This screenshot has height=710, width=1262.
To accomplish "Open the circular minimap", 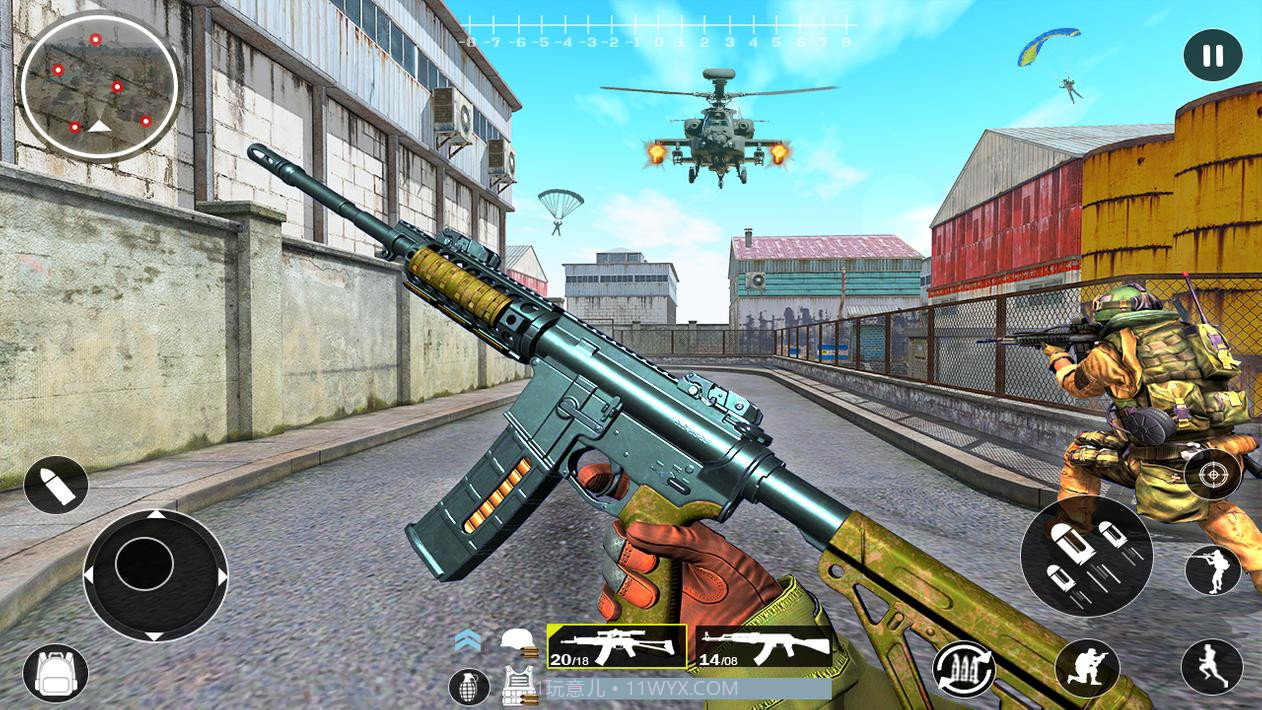I will click(x=99, y=85).
